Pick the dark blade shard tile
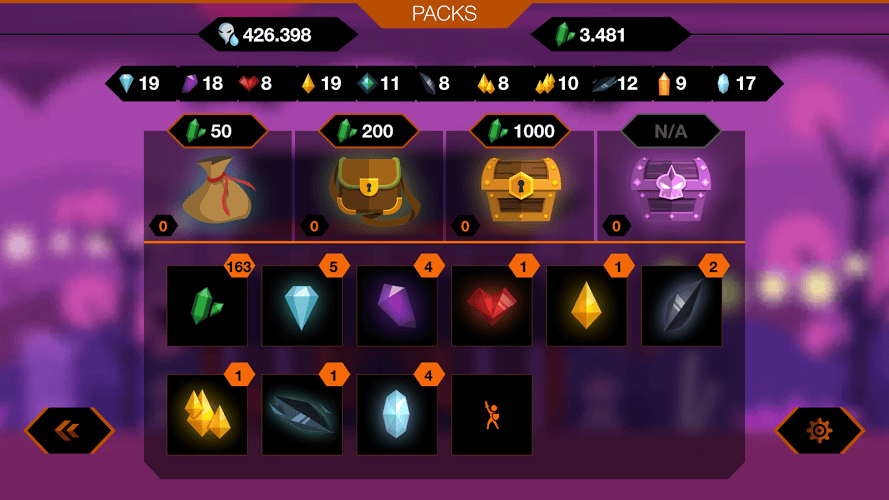 [x=302, y=415]
